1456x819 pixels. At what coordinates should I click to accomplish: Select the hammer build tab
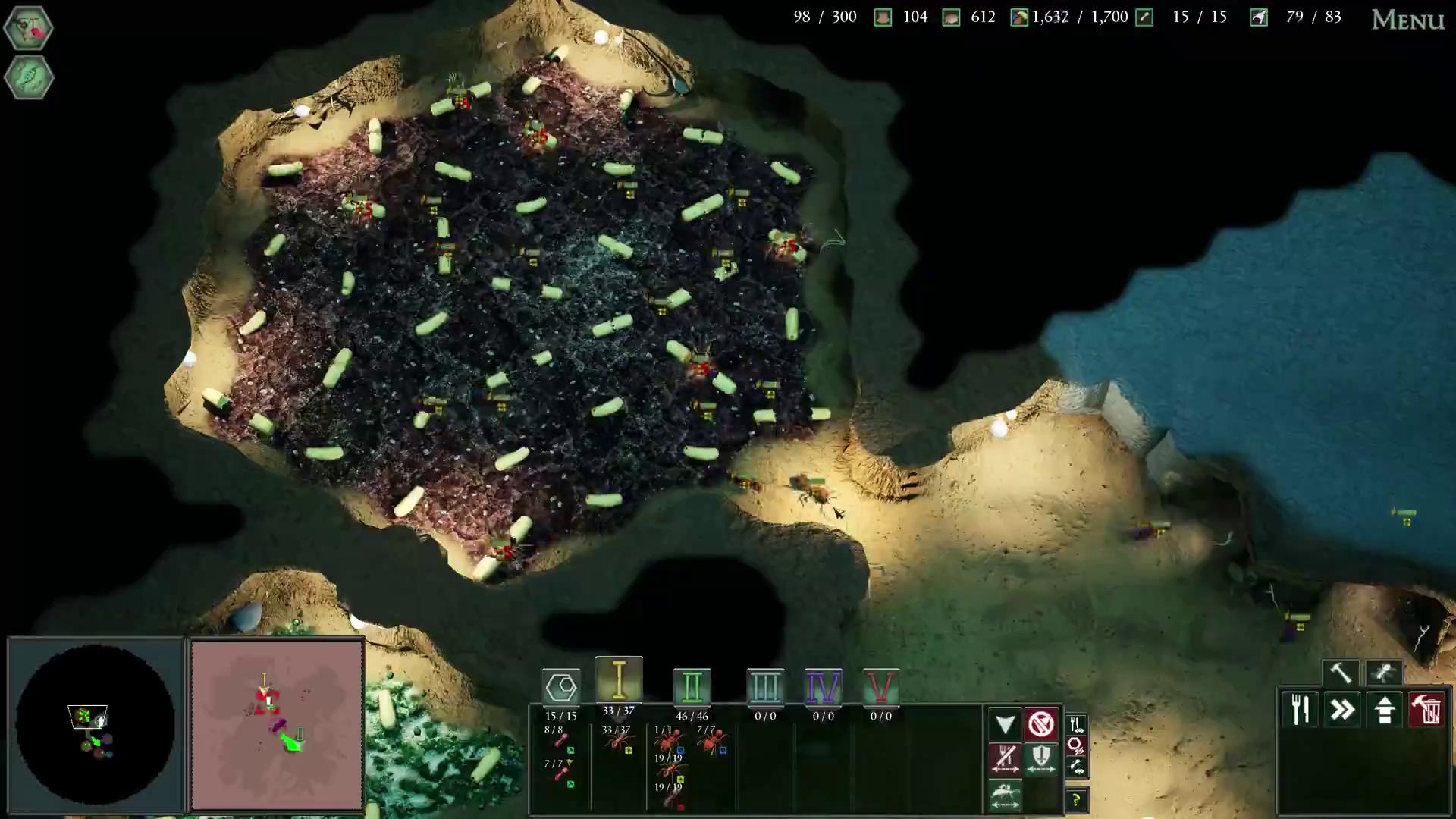point(1341,673)
